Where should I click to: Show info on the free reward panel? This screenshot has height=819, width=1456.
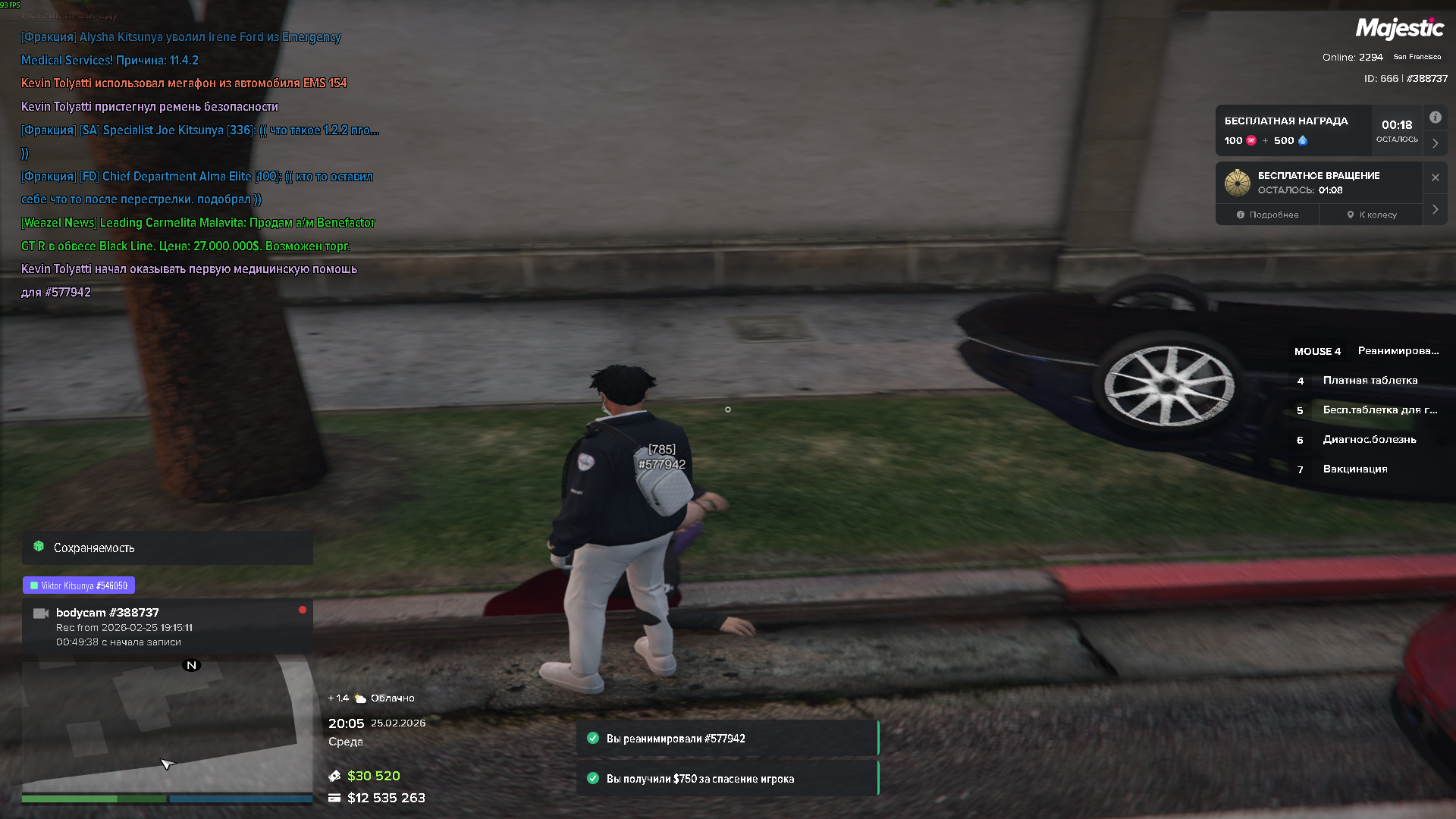point(1435,118)
